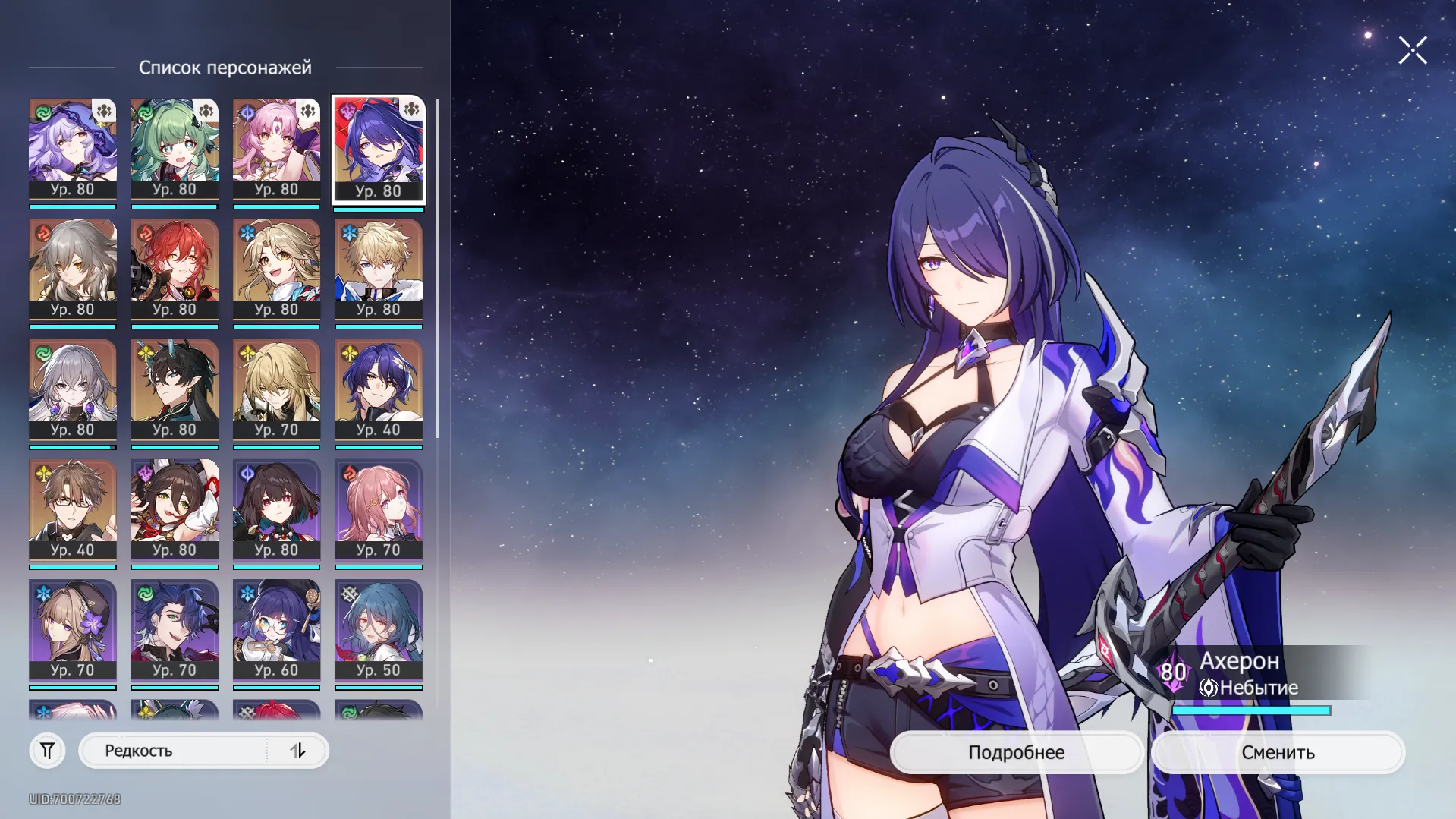Open the funnel filter options
The width and height of the screenshot is (1456, 819).
(47, 751)
